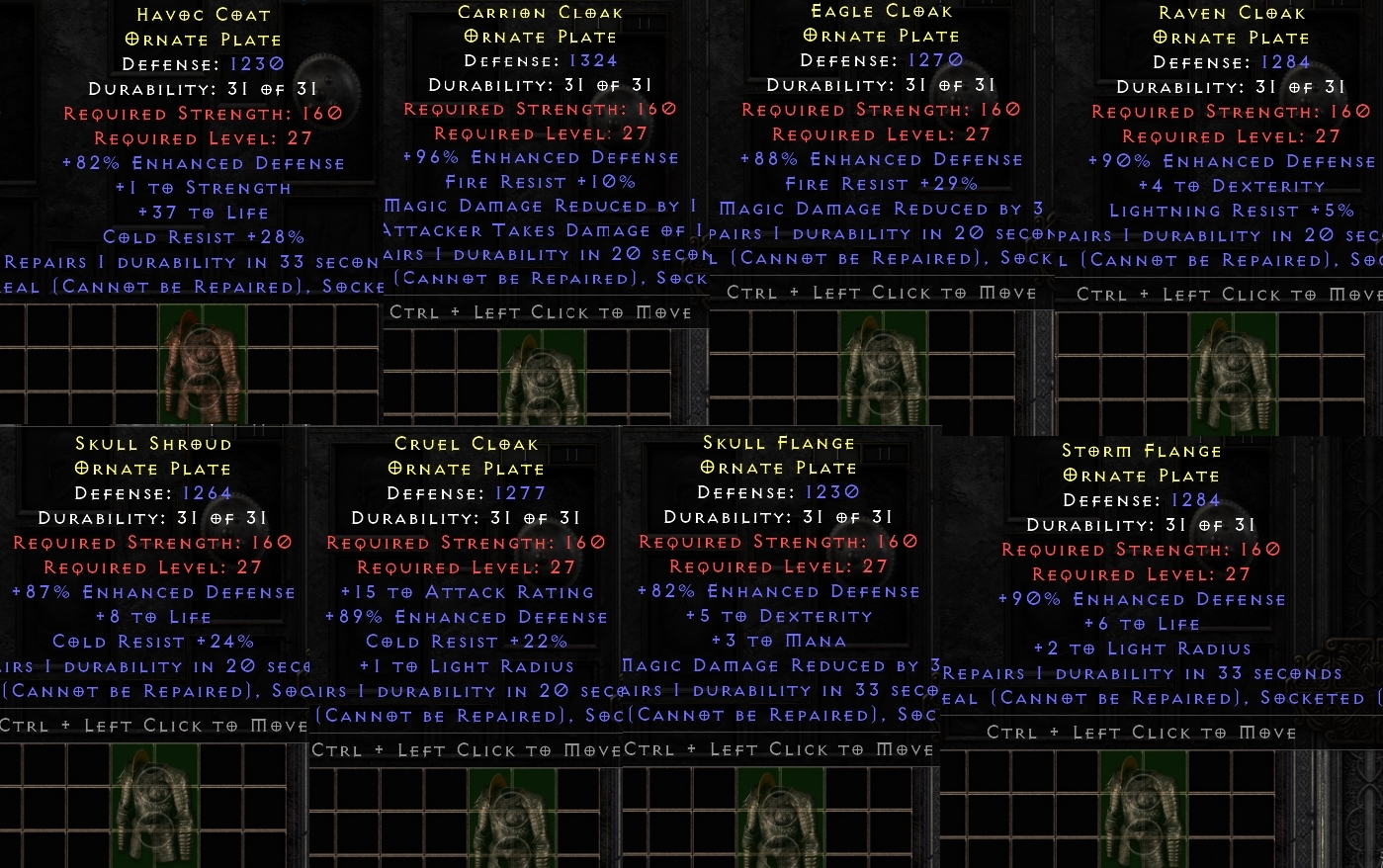The image size is (1383, 868).
Task: Select the Eagle Cloak ornate plate icon
Action: click(880, 371)
